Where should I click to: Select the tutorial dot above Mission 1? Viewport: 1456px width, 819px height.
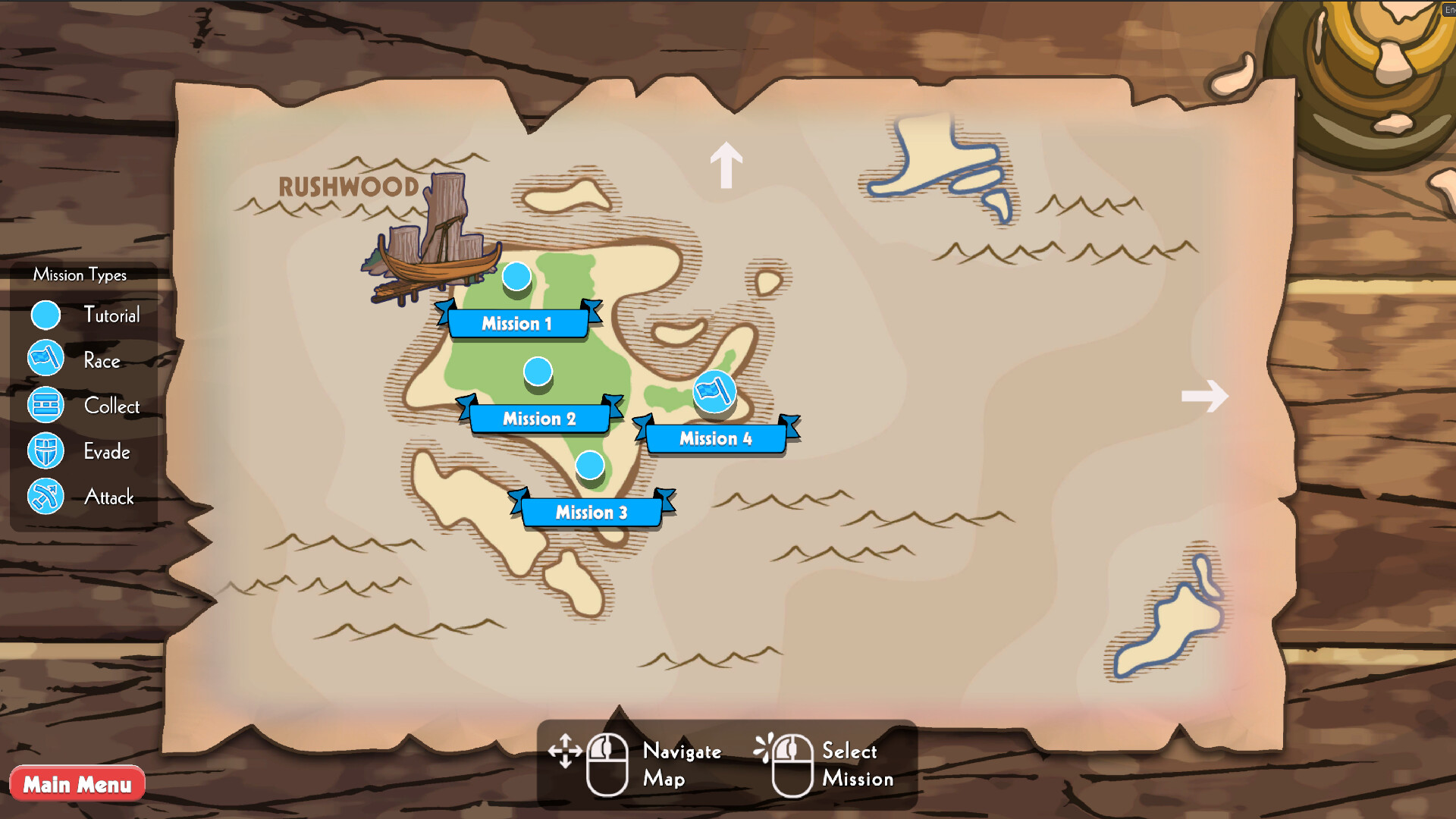(516, 278)
